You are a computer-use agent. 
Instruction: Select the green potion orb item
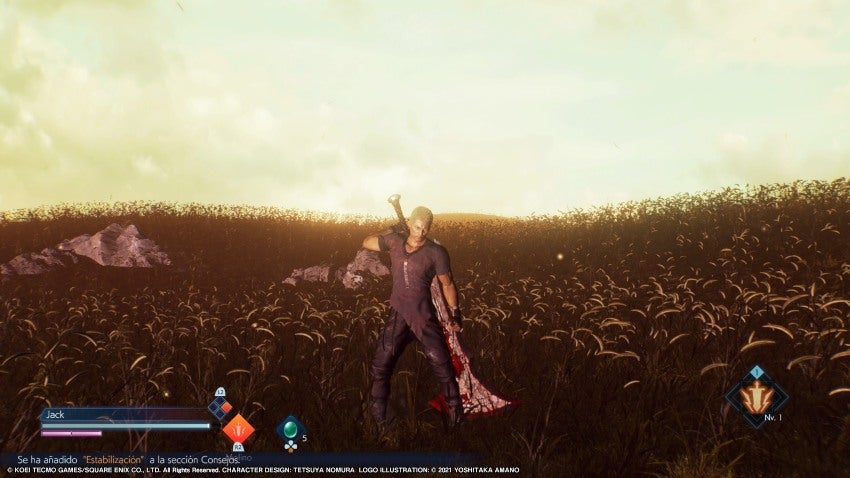[x=290, y=429]
